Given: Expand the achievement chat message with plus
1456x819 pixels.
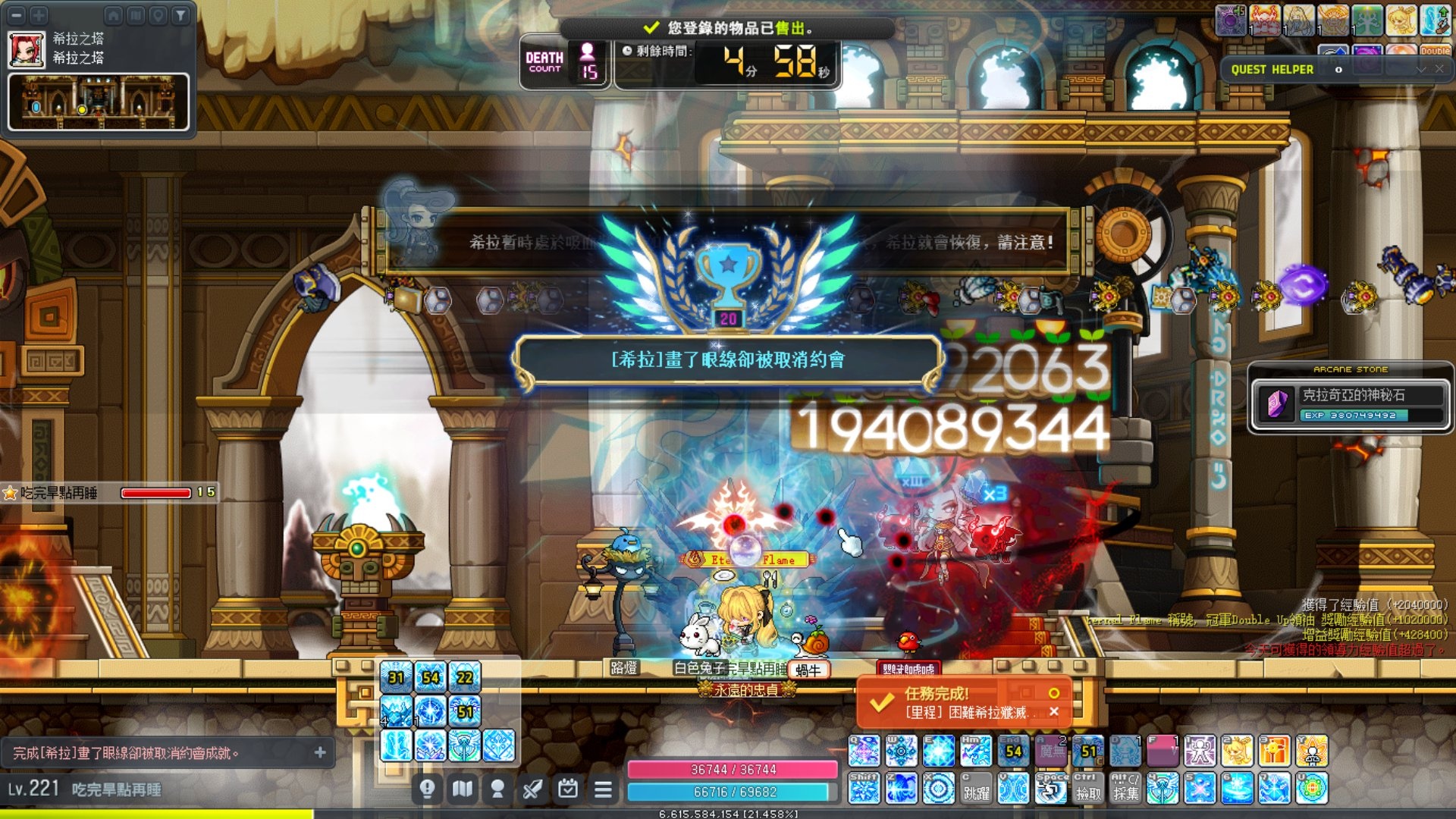Looking at the screenshot, I should click(320, 752).
